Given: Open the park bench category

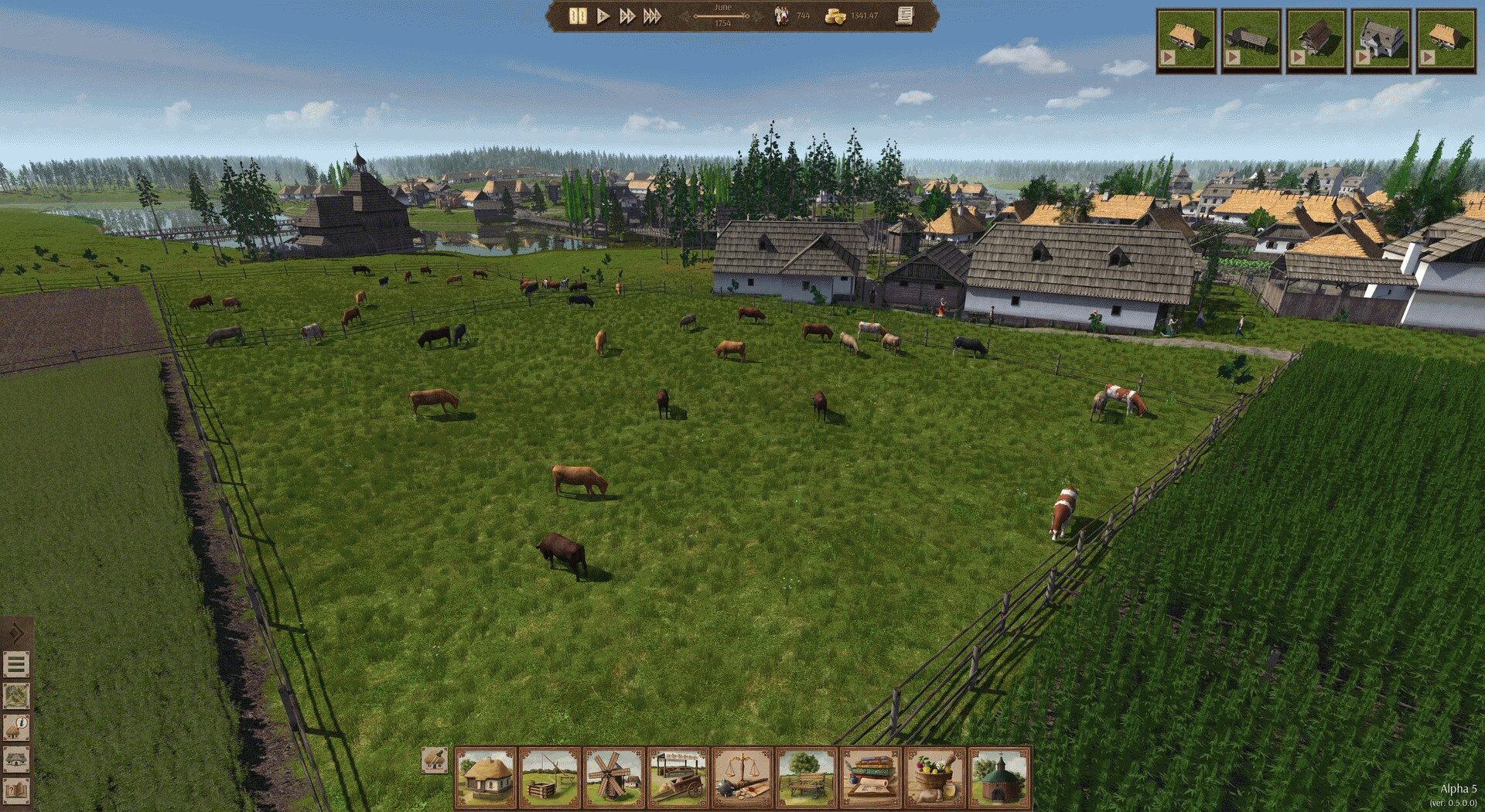Looking at the screenshot, I should (807, 776).
